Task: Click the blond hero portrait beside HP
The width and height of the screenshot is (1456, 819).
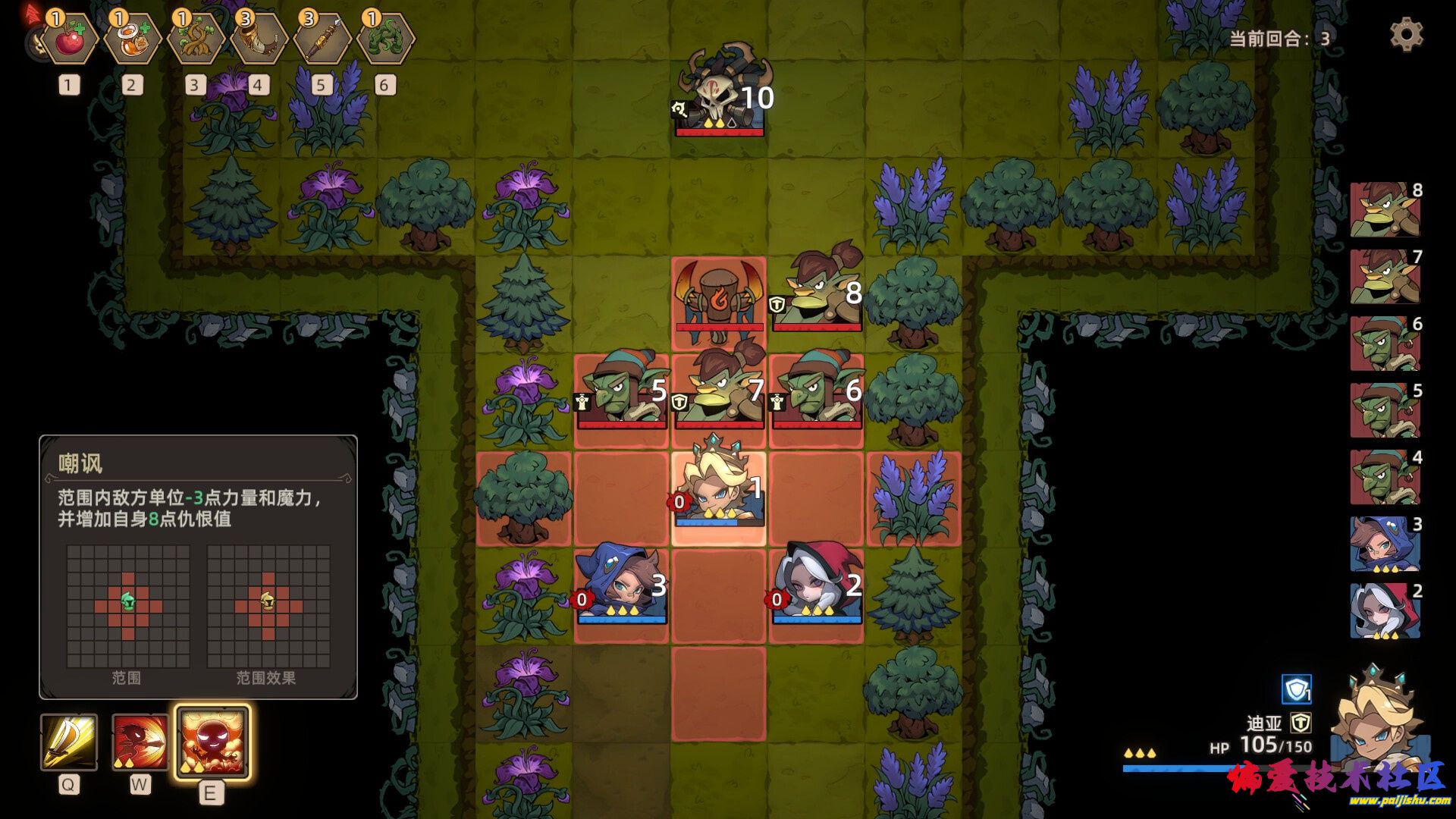Action: 1376,717
